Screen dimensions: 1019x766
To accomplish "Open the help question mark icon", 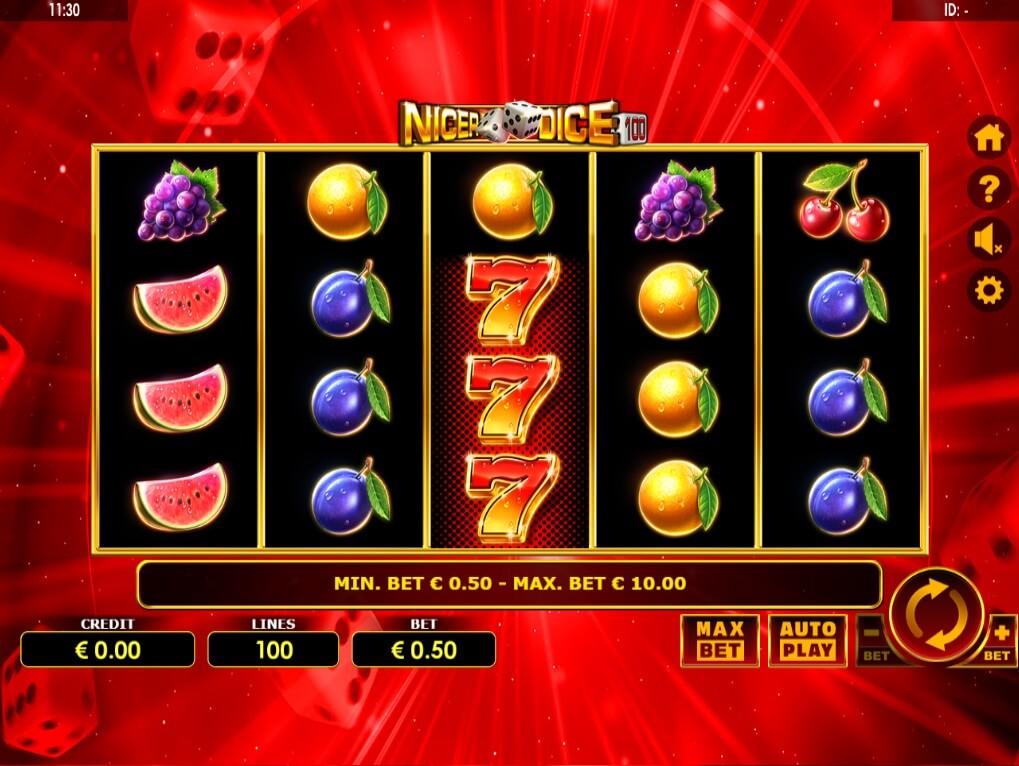I will coord(988,188).
